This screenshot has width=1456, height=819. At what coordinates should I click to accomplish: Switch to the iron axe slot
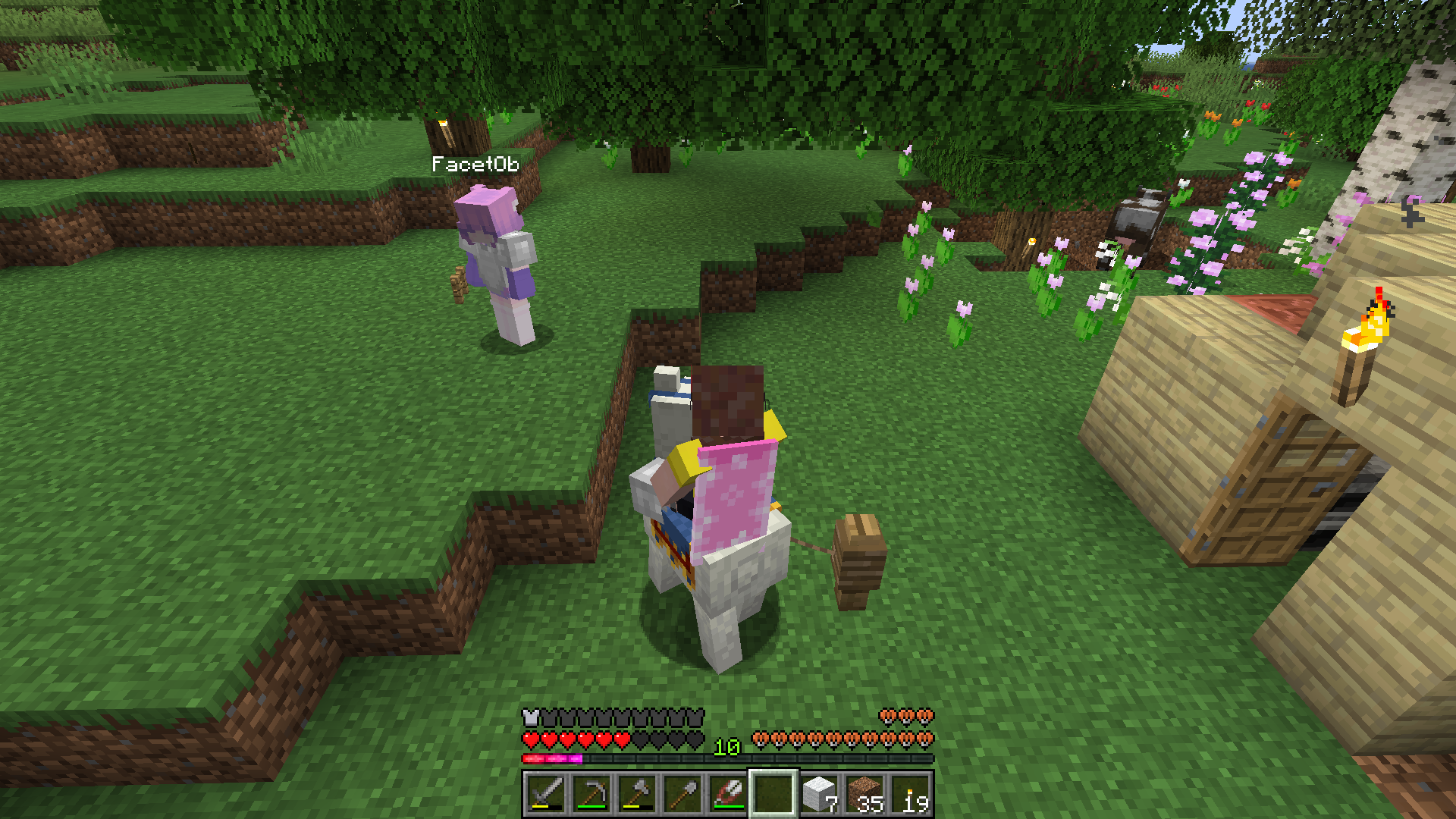point(636,794)
